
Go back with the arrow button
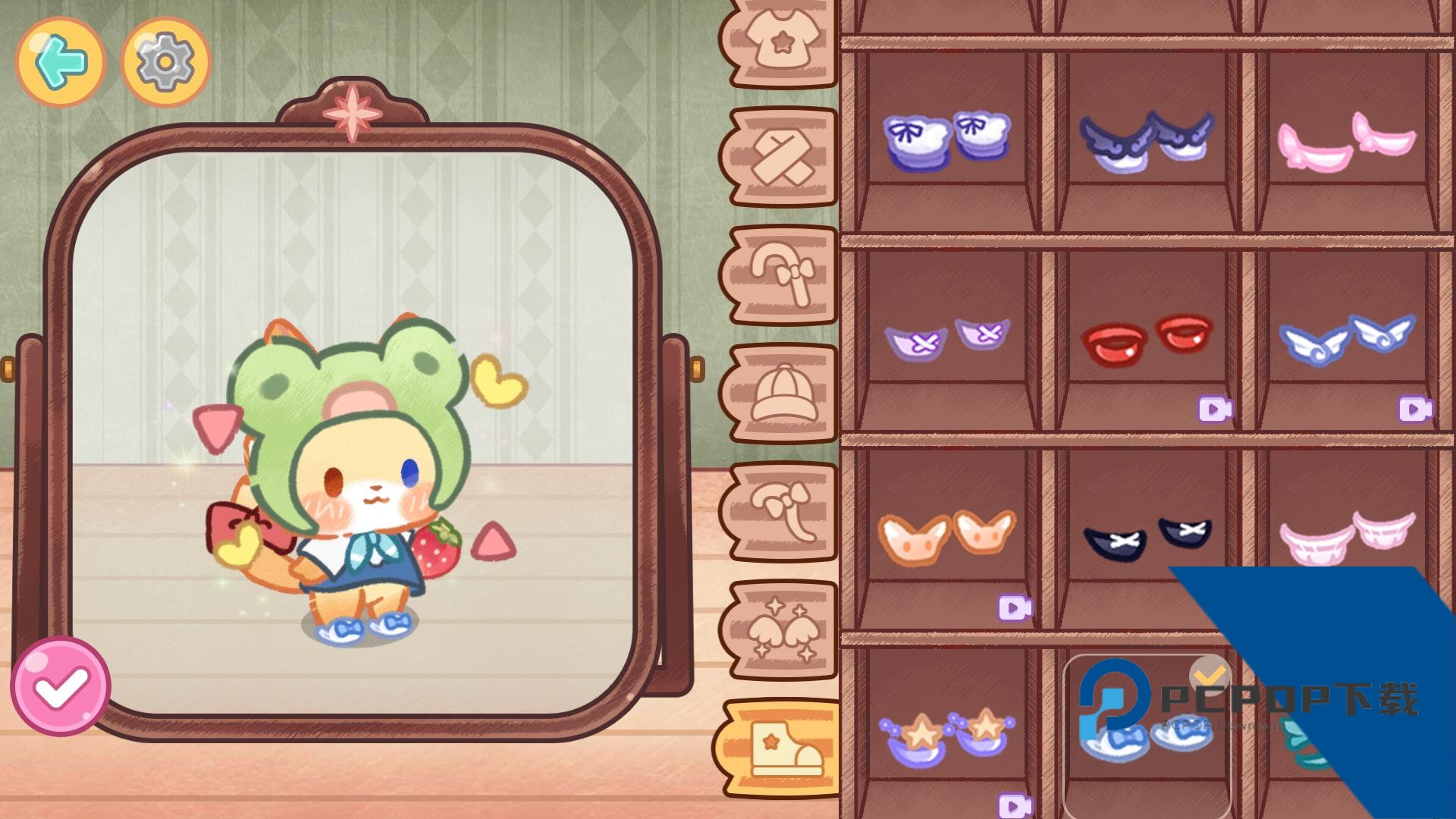pos(61,62)
